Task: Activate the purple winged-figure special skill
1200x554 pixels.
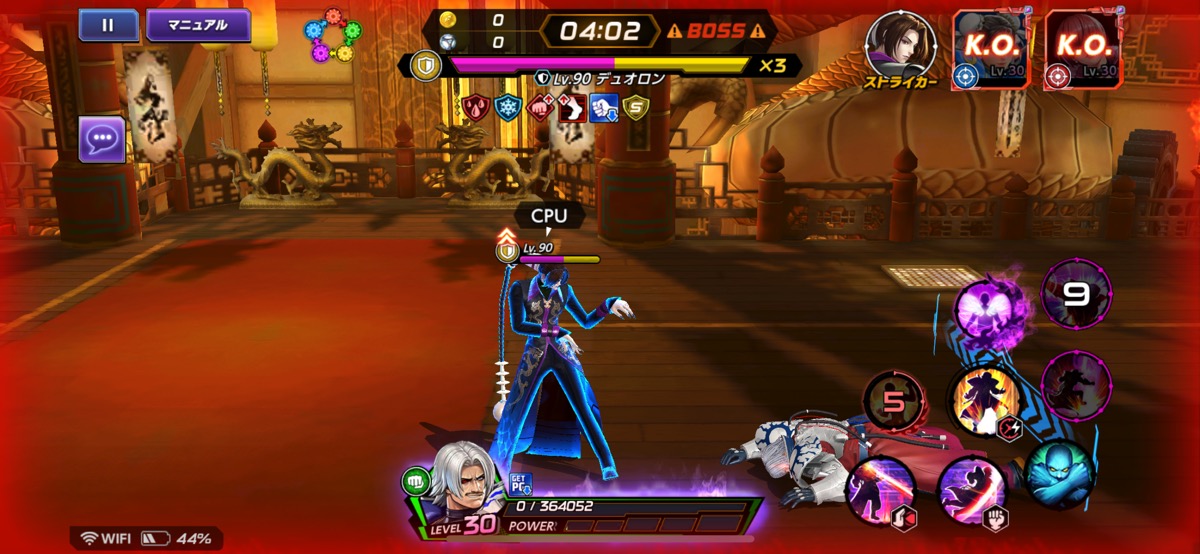Action: tap(990, 312)
